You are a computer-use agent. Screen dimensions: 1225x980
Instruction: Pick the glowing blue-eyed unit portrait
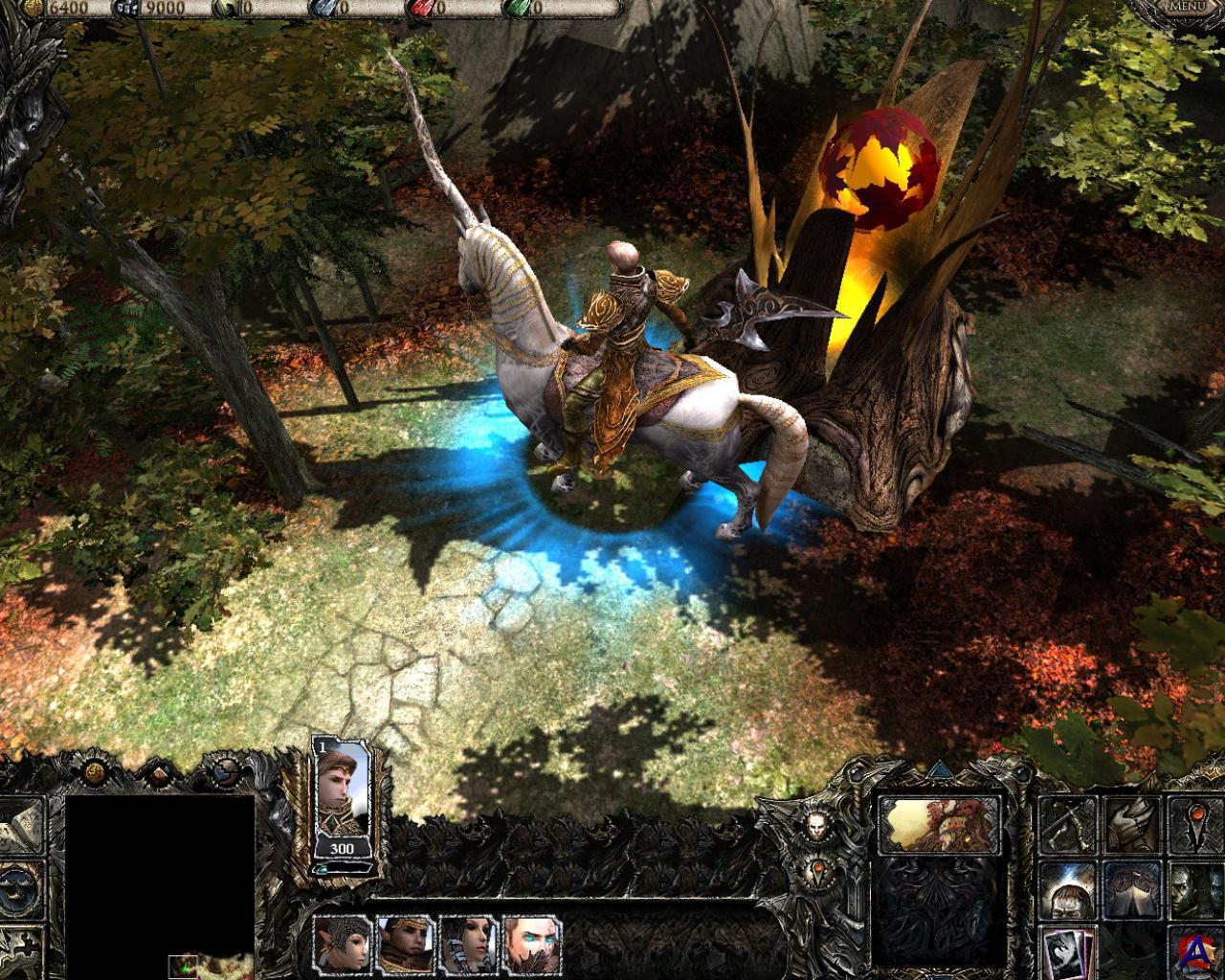[532, 944]
